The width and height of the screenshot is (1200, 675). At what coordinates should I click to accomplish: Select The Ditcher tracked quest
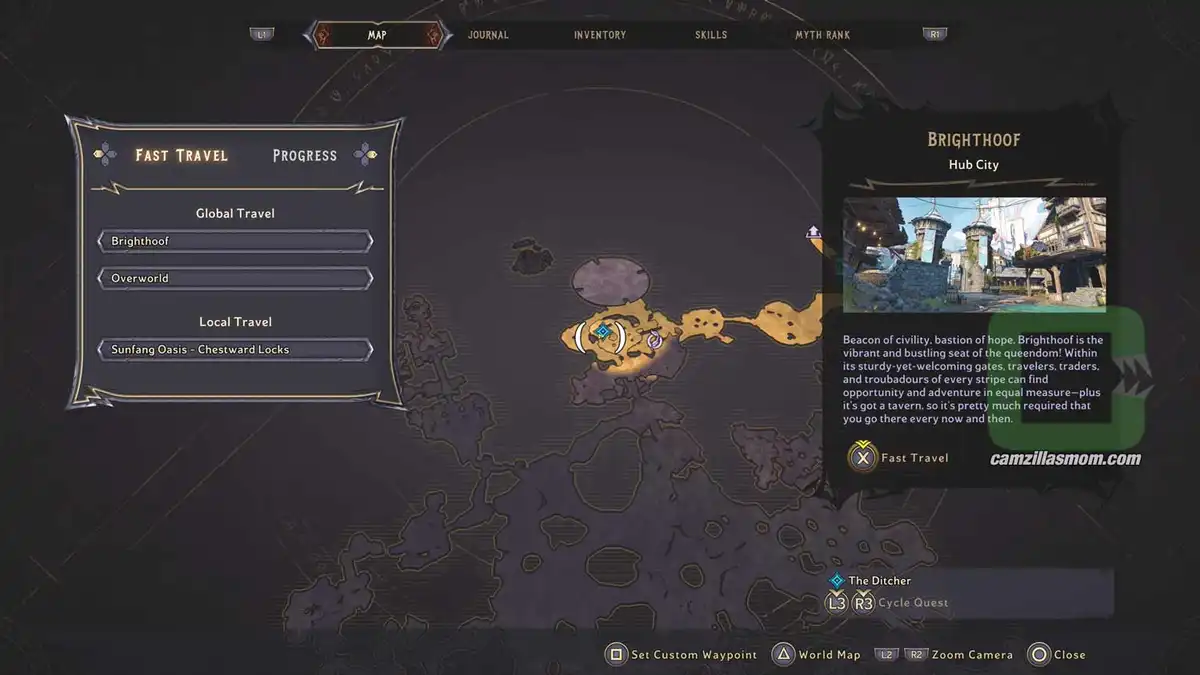(x=879, y=580)
